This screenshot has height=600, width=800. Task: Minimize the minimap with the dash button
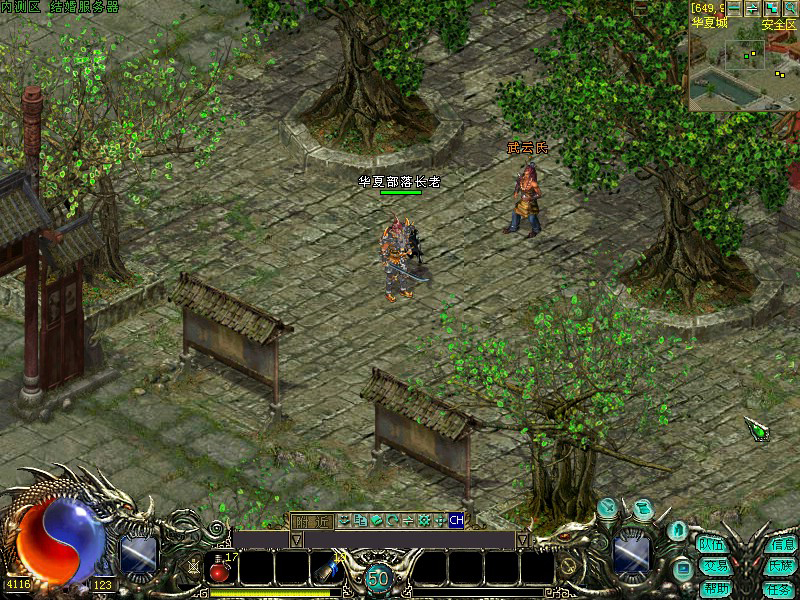point(734,8)
